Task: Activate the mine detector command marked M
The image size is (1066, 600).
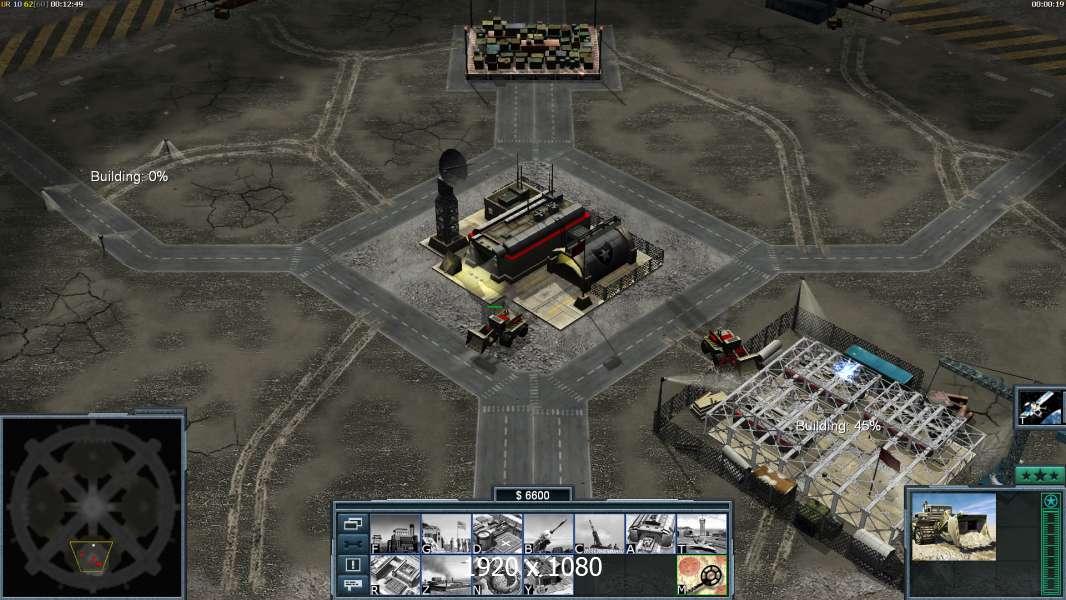Action: coord(701,575)
